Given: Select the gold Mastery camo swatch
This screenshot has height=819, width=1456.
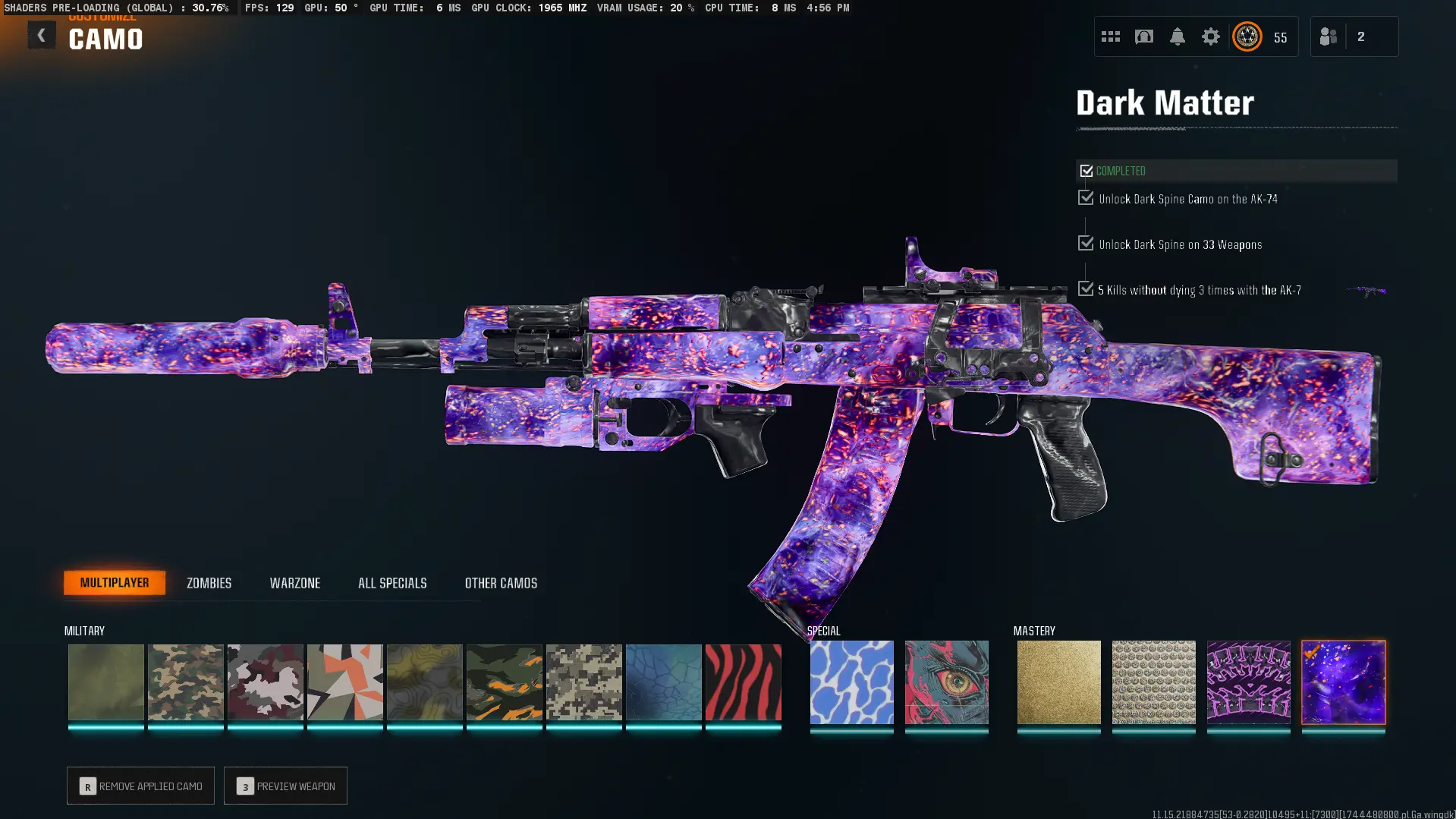Looking at the screenshot, I should click(1058, 682).
